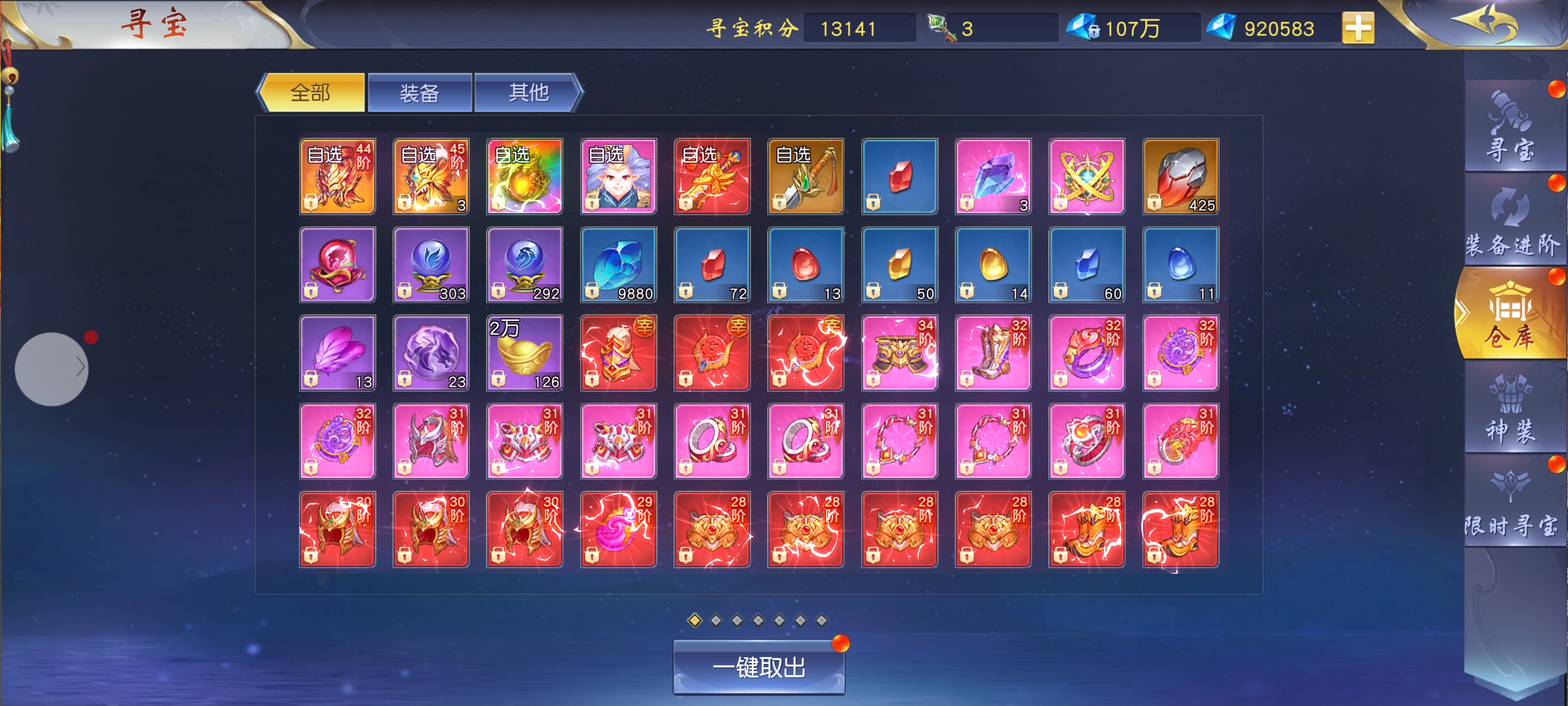Open the 寻宝 side menu
Image resolution: width=1568 pixels, height=706 pixels.
click(x=1510, y=128)
